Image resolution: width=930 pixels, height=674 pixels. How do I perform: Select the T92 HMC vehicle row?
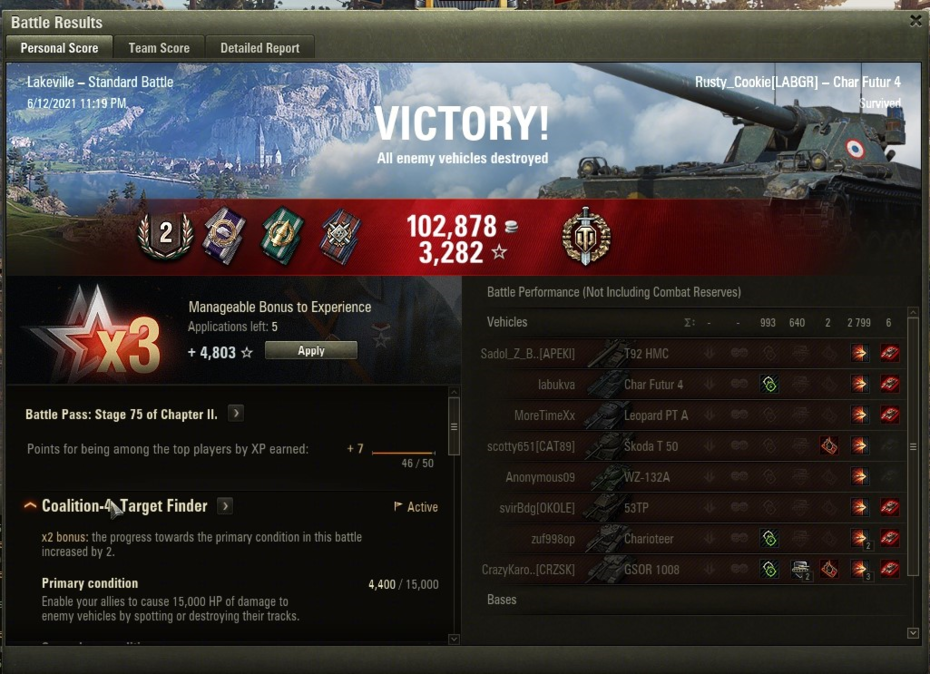click(645, 353)
